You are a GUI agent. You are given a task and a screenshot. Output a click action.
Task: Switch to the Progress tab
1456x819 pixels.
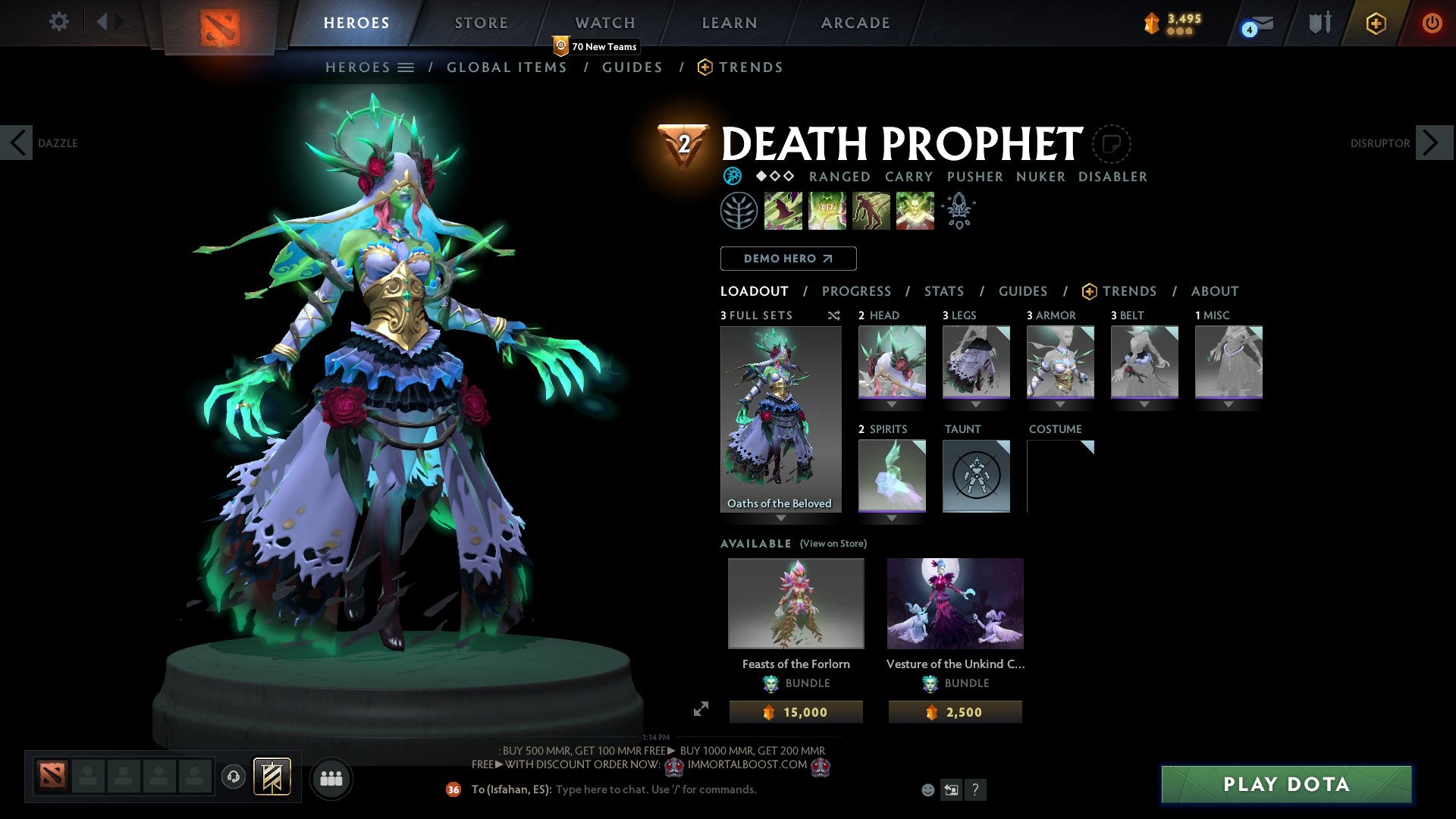(857, 291)
